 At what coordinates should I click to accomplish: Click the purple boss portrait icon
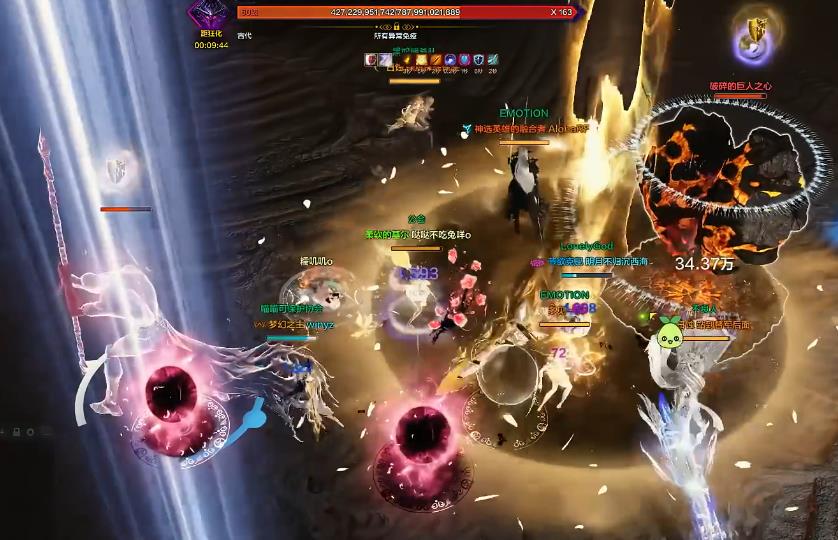coord(210,14)
